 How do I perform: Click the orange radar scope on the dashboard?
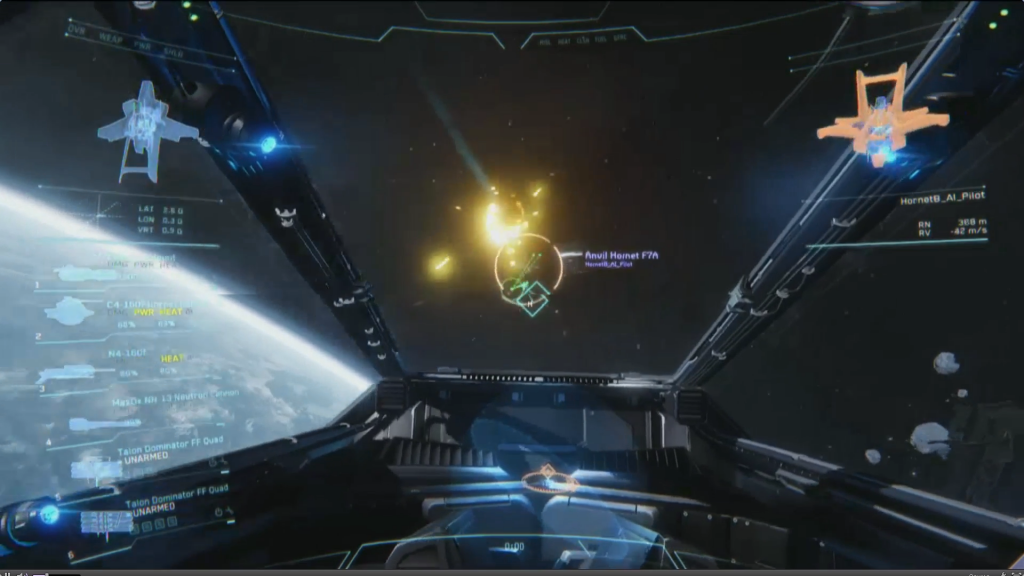click(549, 480)
